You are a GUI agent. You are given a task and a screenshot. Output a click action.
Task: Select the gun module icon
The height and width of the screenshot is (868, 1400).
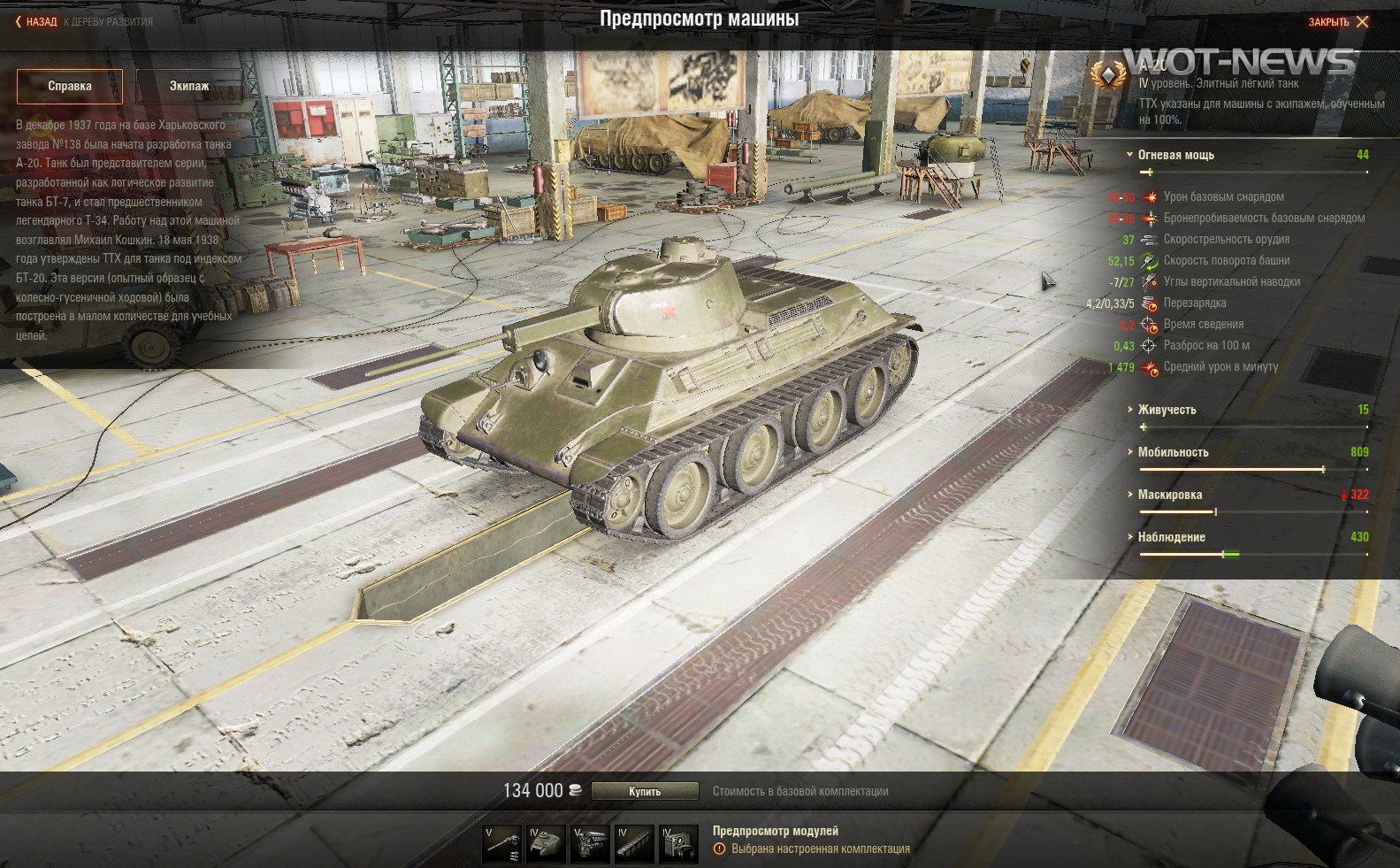pyautogui.click(x=501, y=844)
